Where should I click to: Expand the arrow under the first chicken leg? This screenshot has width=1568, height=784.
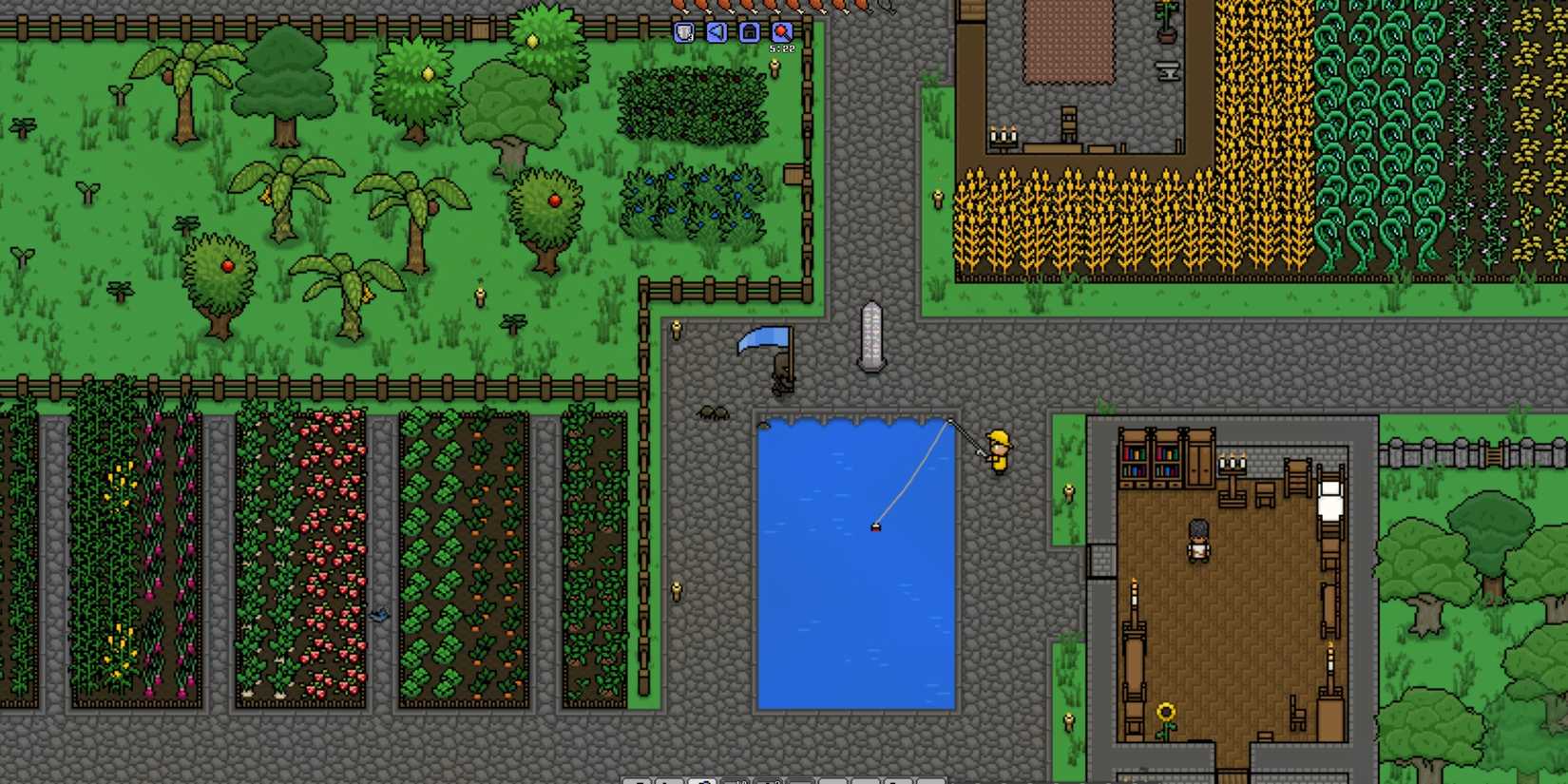coord(686,12)
